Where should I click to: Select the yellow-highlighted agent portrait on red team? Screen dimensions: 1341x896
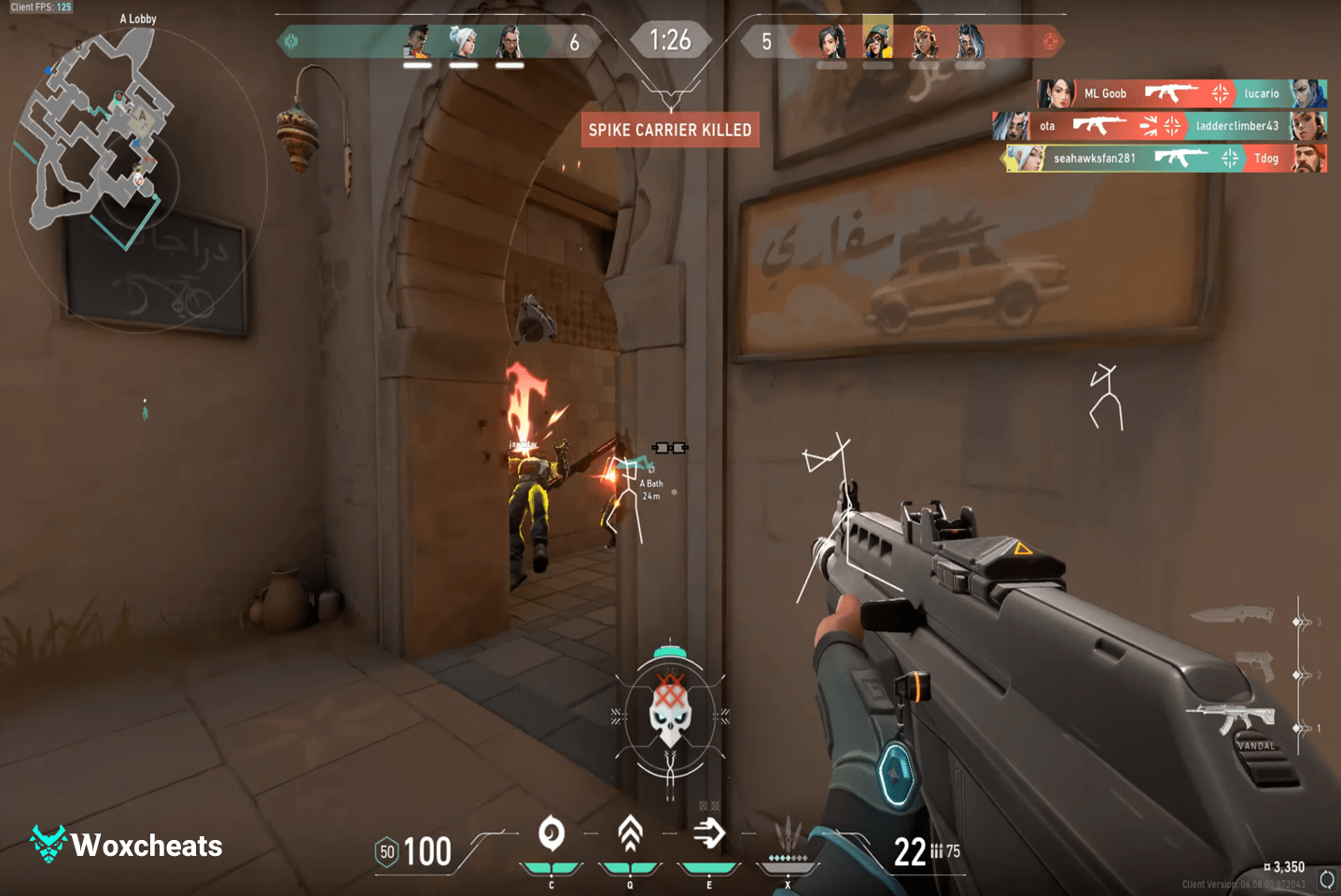[x=877, y=41]
